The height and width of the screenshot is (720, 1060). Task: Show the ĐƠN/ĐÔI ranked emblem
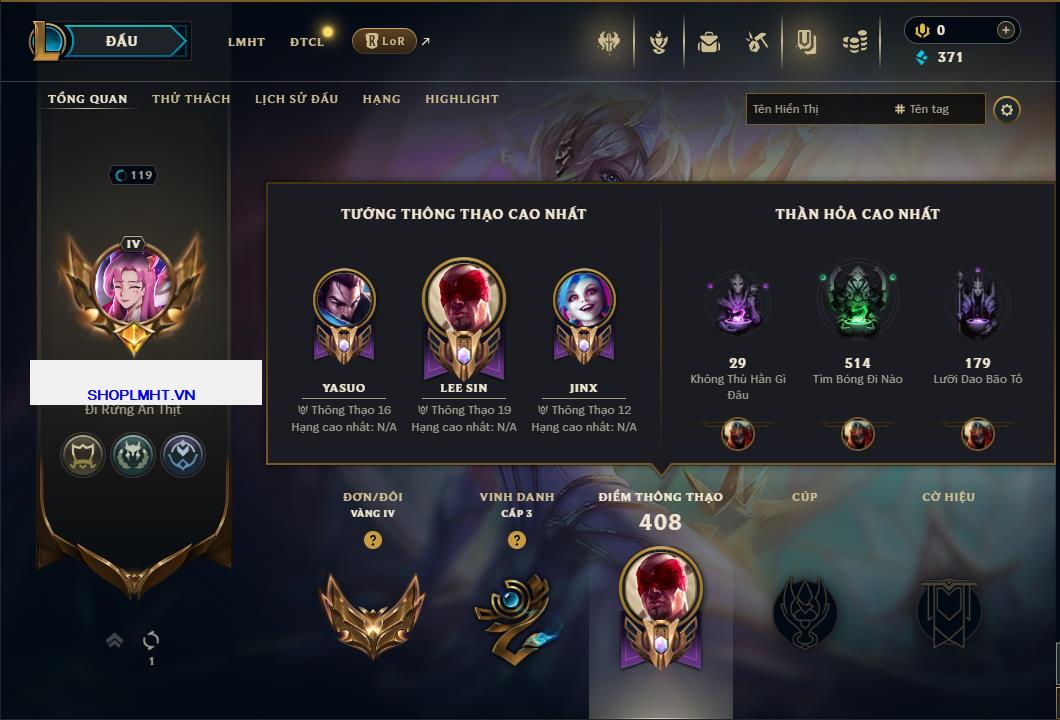click(x=372, y=610)
